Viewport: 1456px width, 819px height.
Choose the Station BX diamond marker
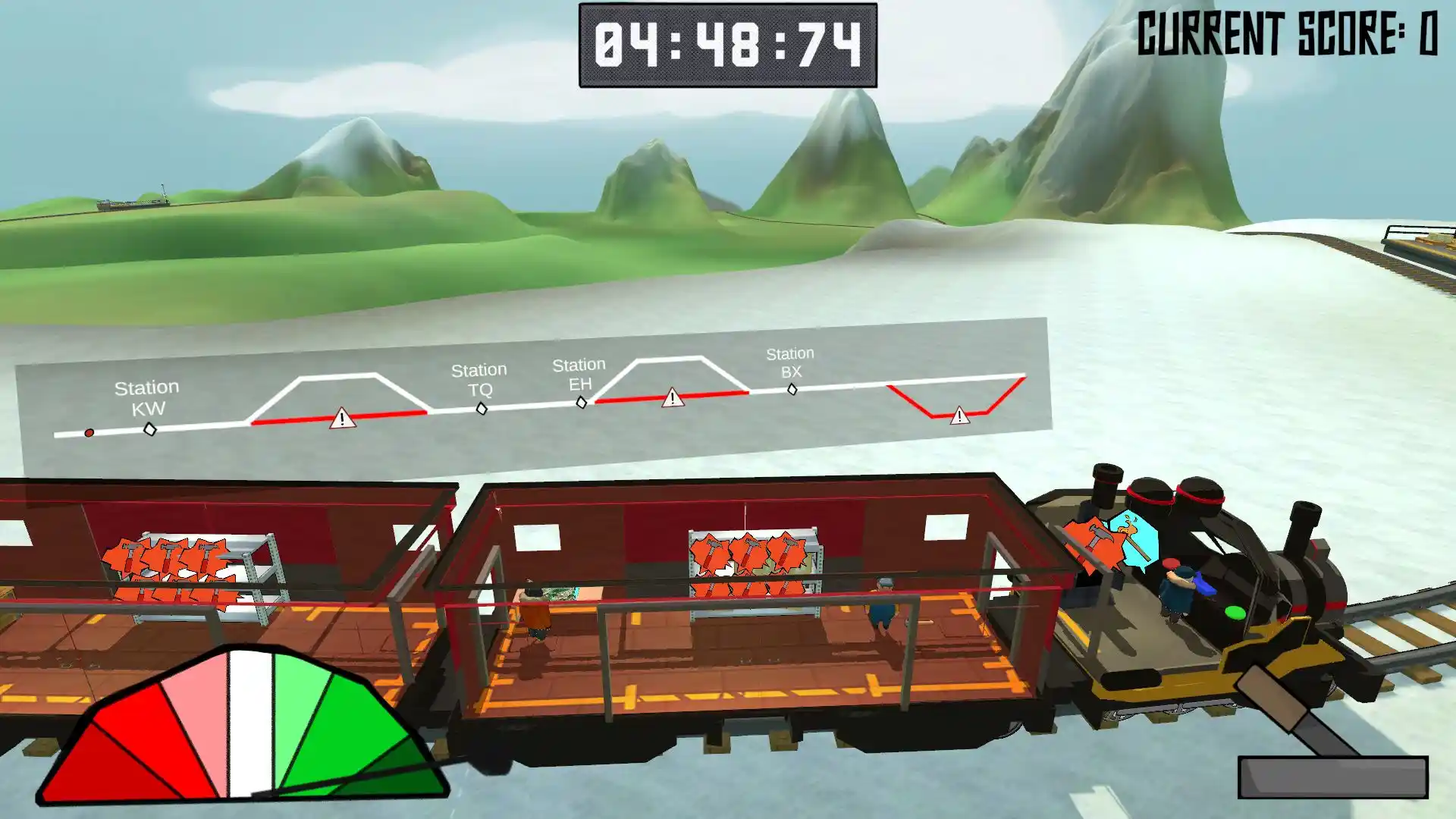click(x=792, y=389)
